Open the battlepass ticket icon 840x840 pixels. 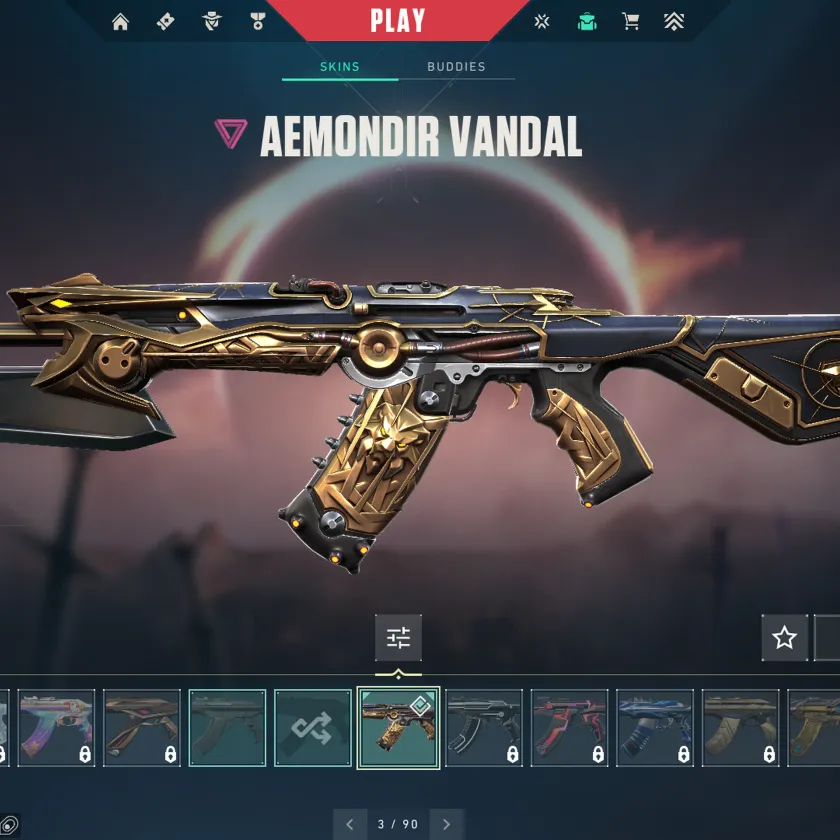(166, 22)
